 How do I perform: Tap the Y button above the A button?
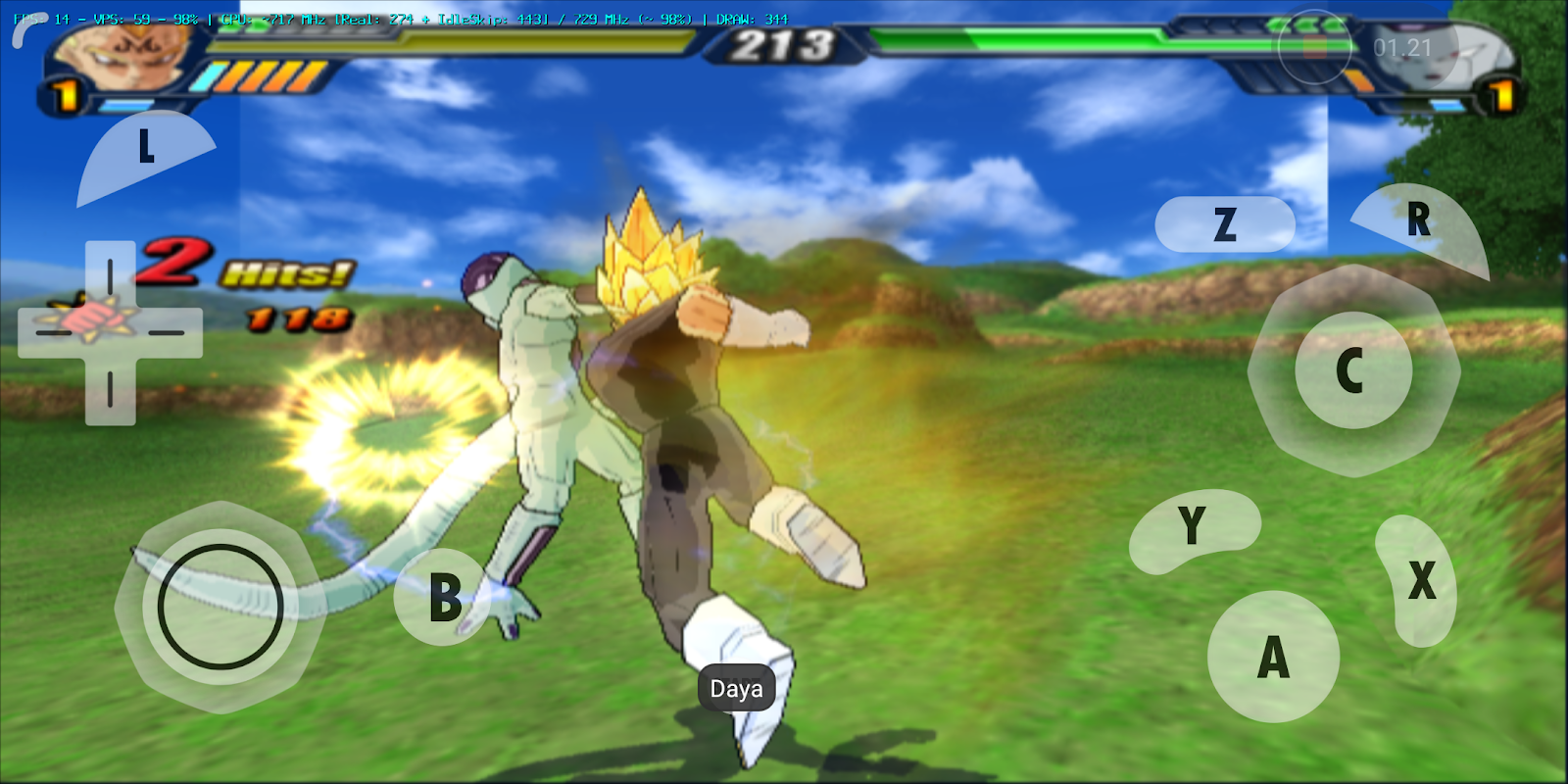(1192, 526)
